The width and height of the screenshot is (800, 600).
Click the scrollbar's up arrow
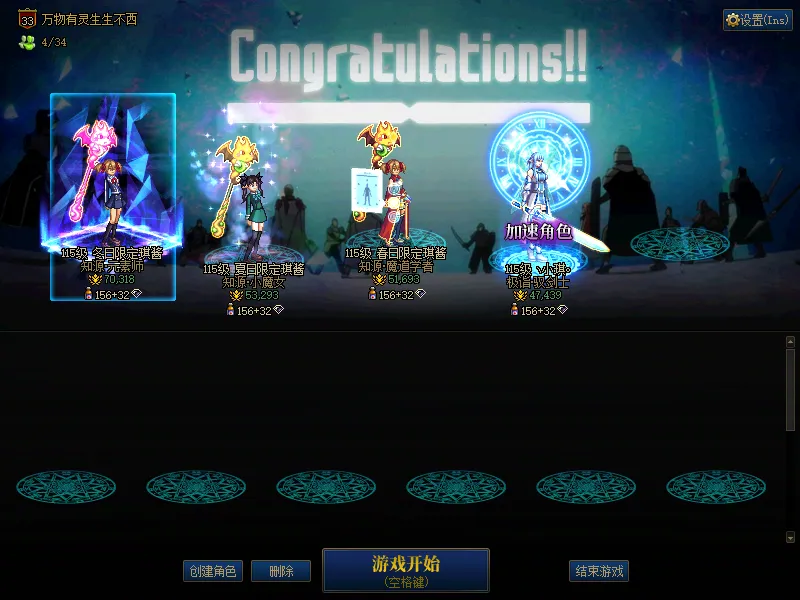(791, 342)
